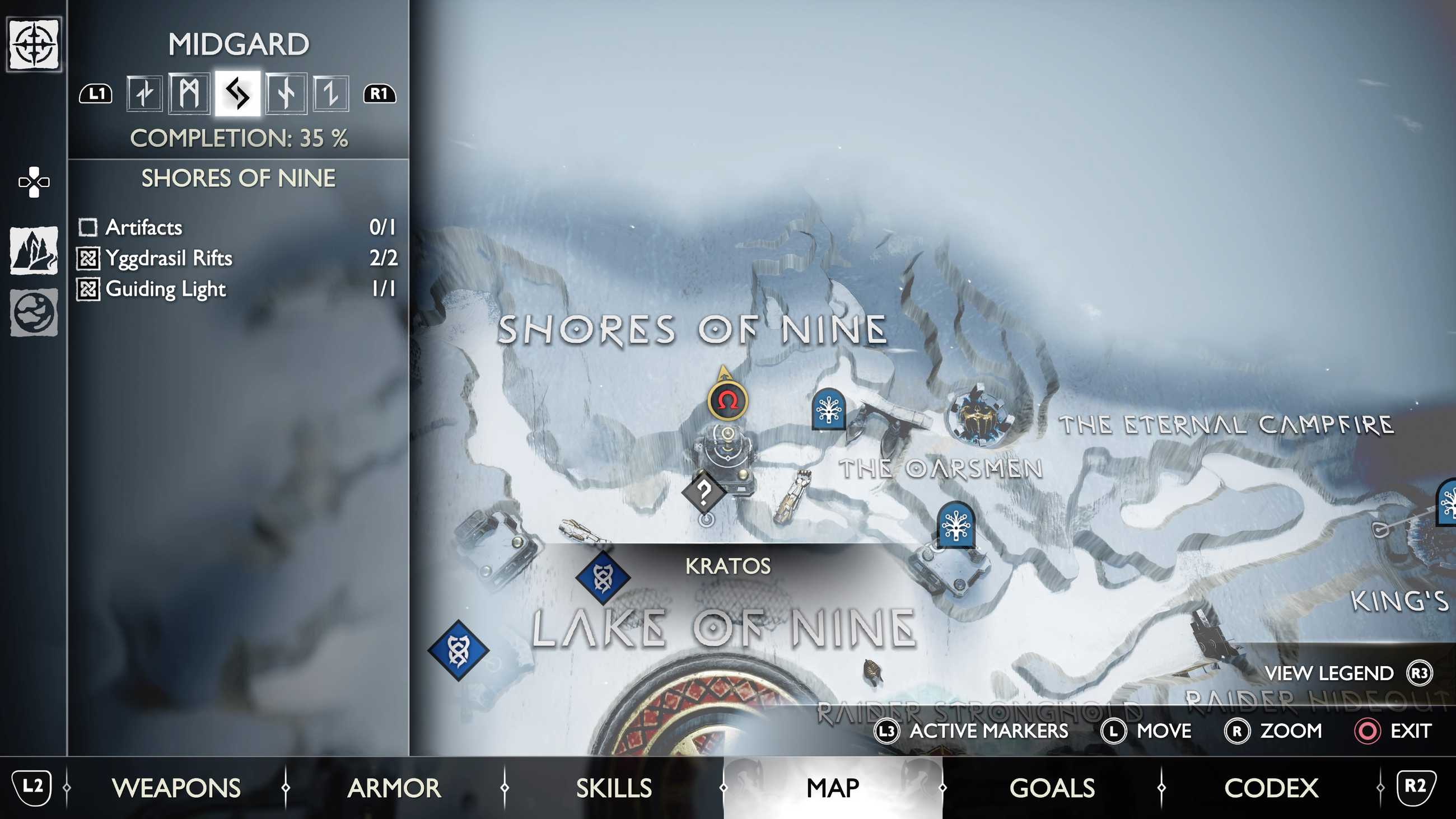Check the Artifacts checkbox for Shores of Nine

pos(87,228)
